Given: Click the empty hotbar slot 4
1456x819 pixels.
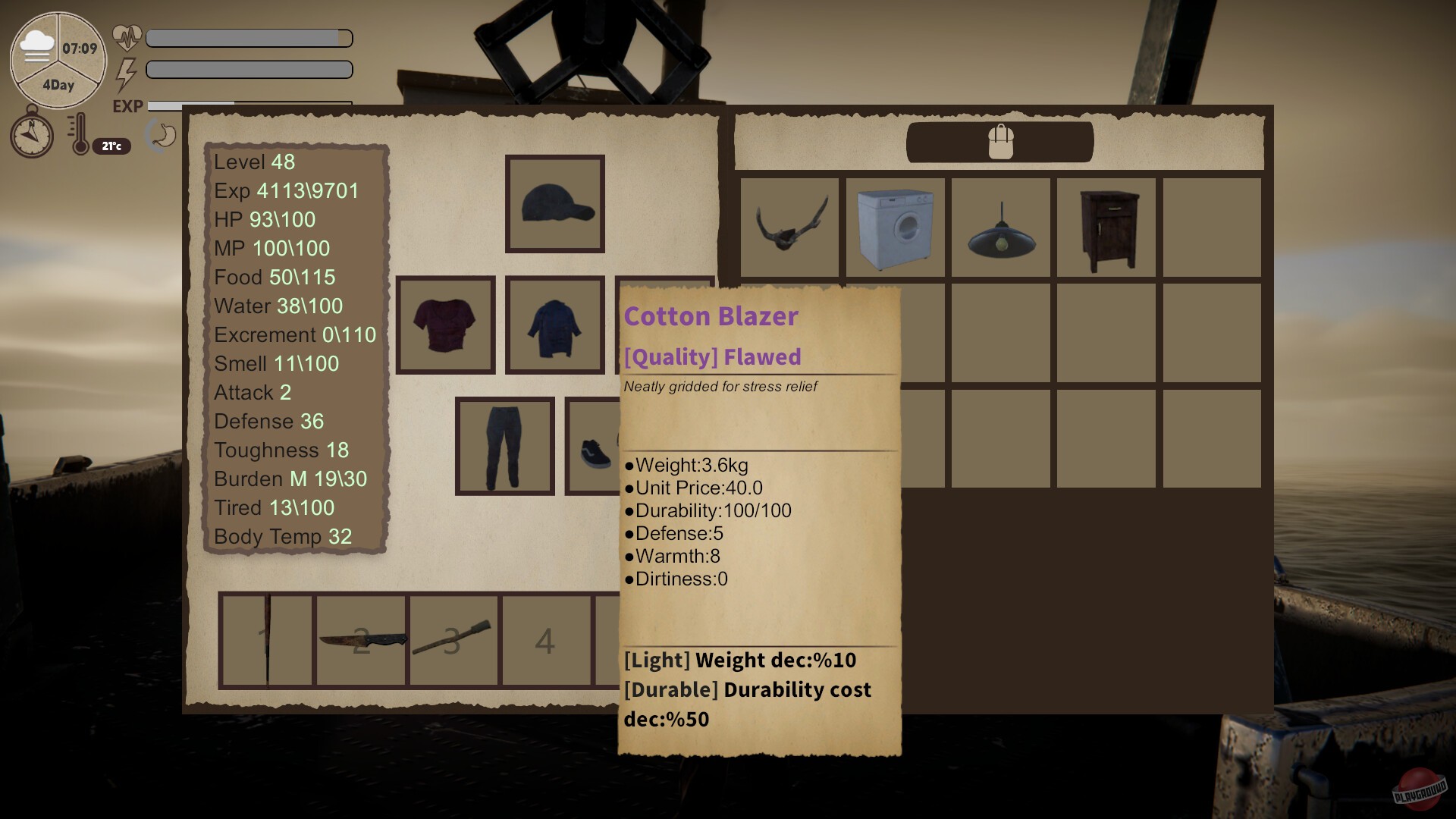Looking at the screenshot, I should pyautogui.click(x=546, y=641).
